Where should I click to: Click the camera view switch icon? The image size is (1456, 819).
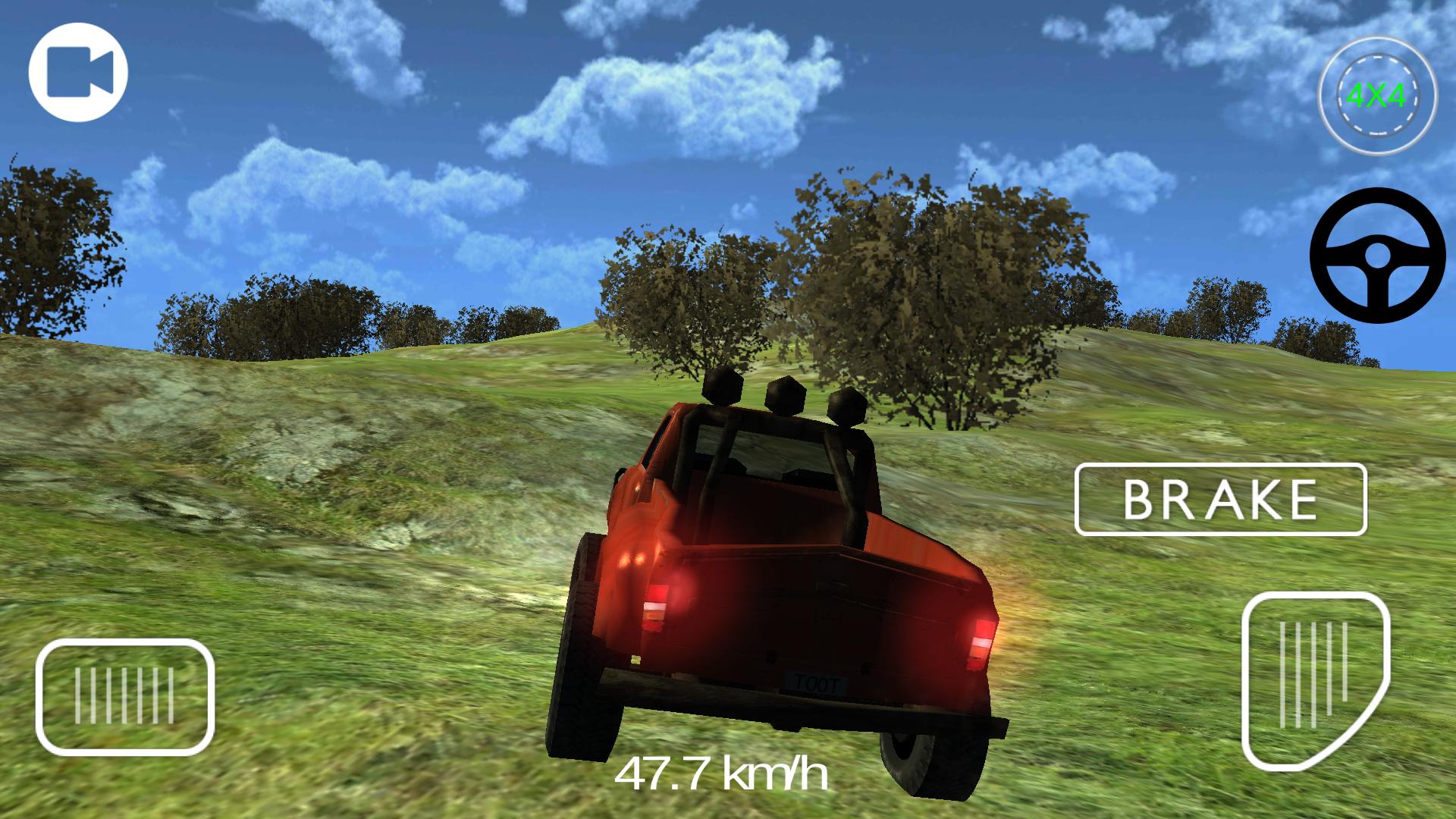78,71
